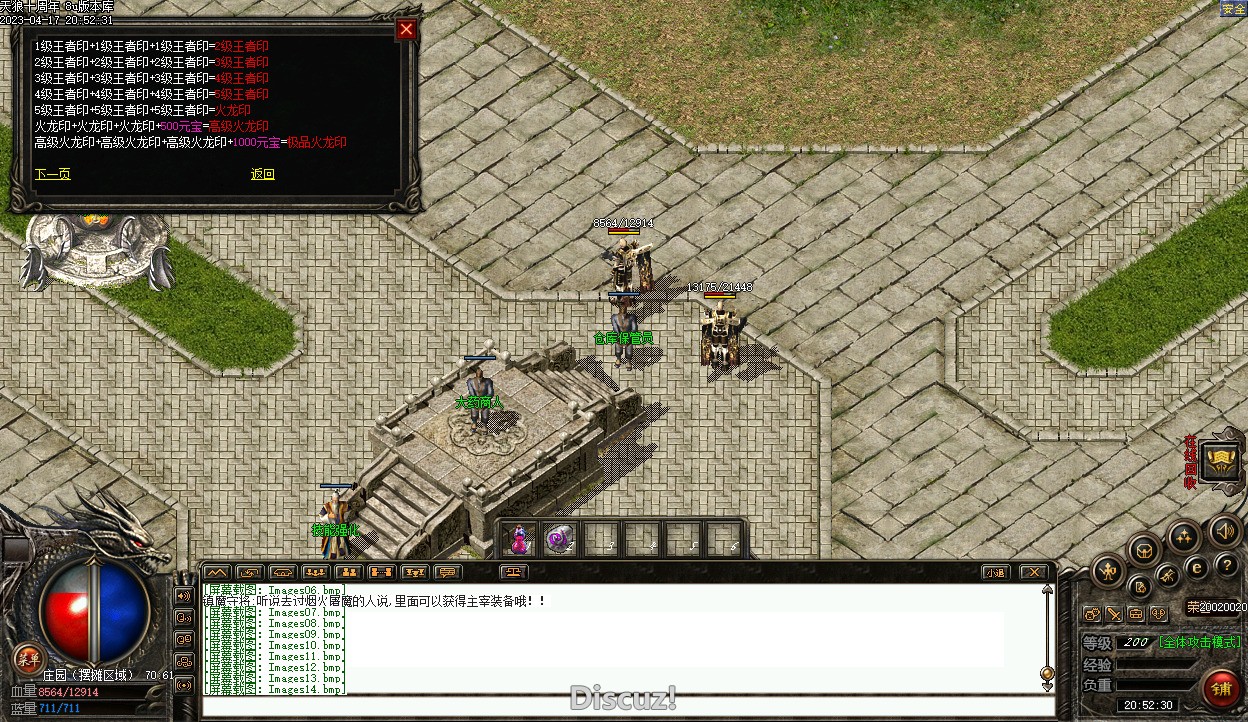The width and height of the screenshot is (1248, 722).
Task: Use the purple scroll hotbar item
Action: click(x=560, y=540)
